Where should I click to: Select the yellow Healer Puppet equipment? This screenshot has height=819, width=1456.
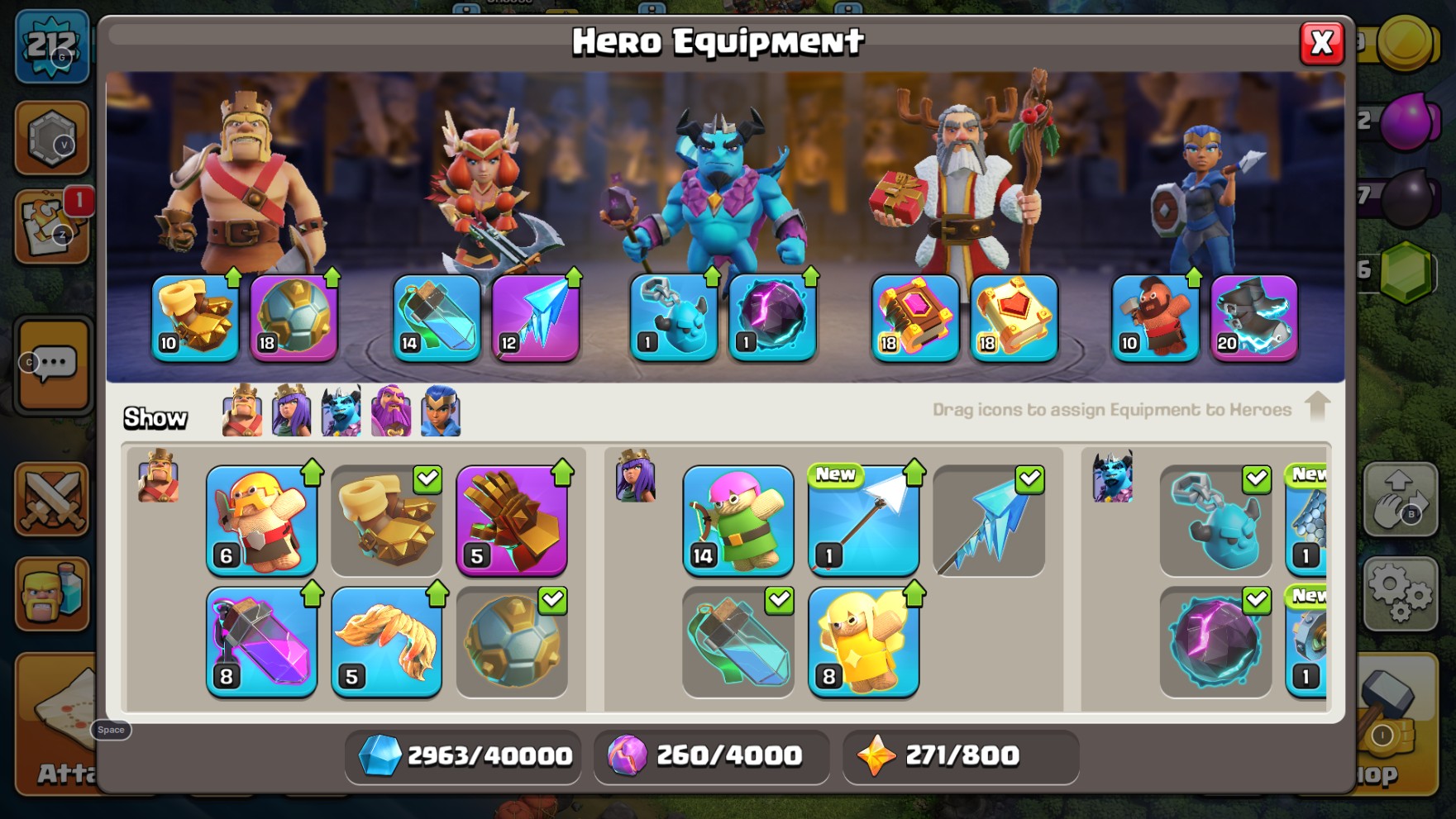click(x=863, y=642)
